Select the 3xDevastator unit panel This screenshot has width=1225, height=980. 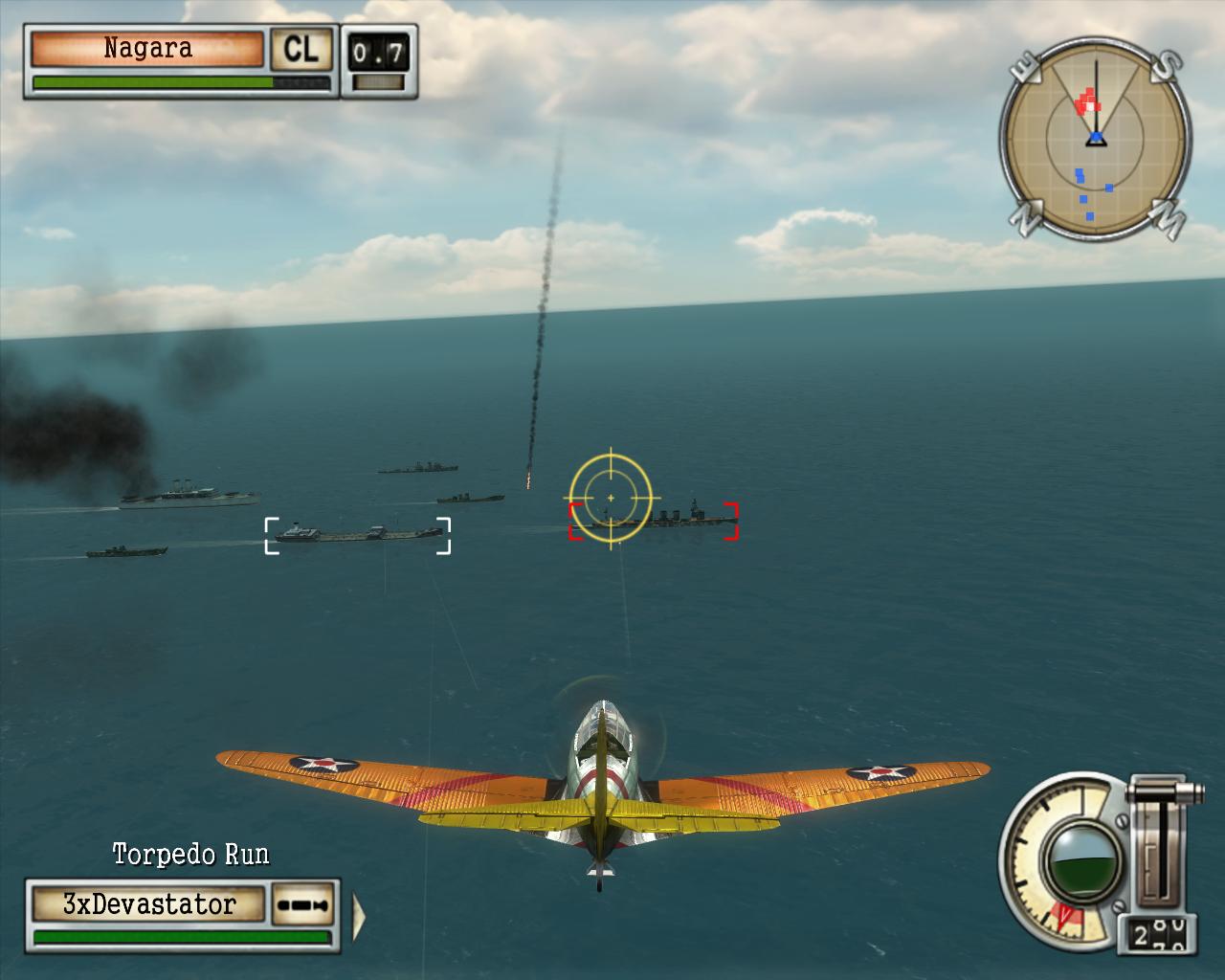coord(148,903)
